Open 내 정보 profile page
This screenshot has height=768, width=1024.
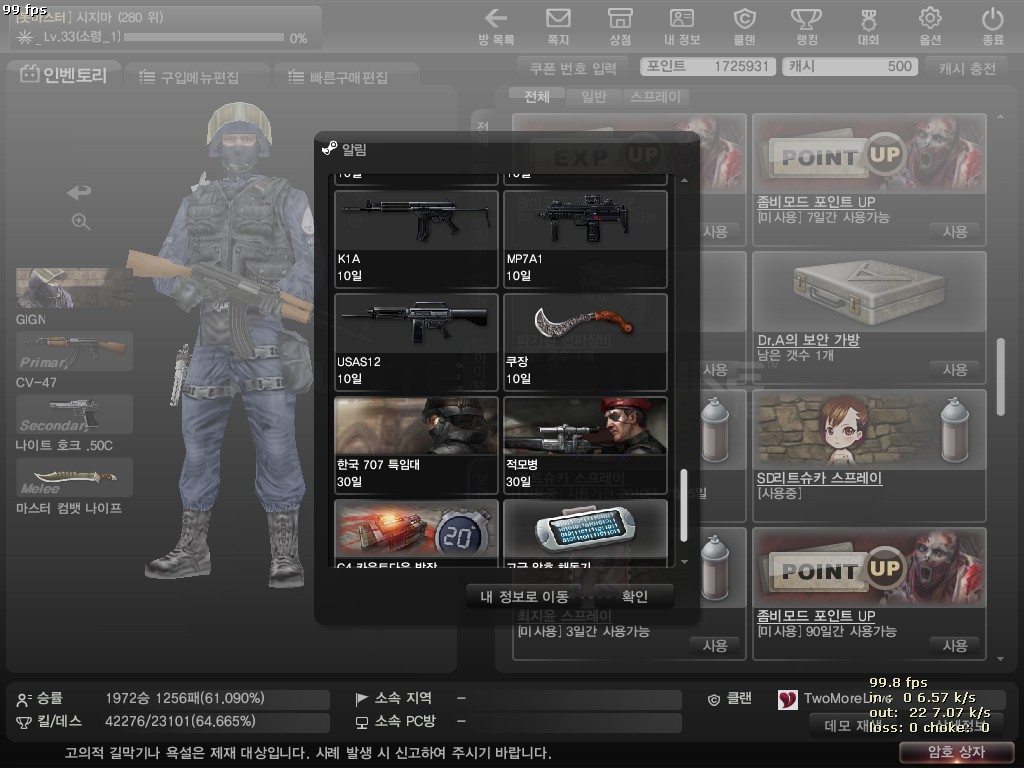682,26
